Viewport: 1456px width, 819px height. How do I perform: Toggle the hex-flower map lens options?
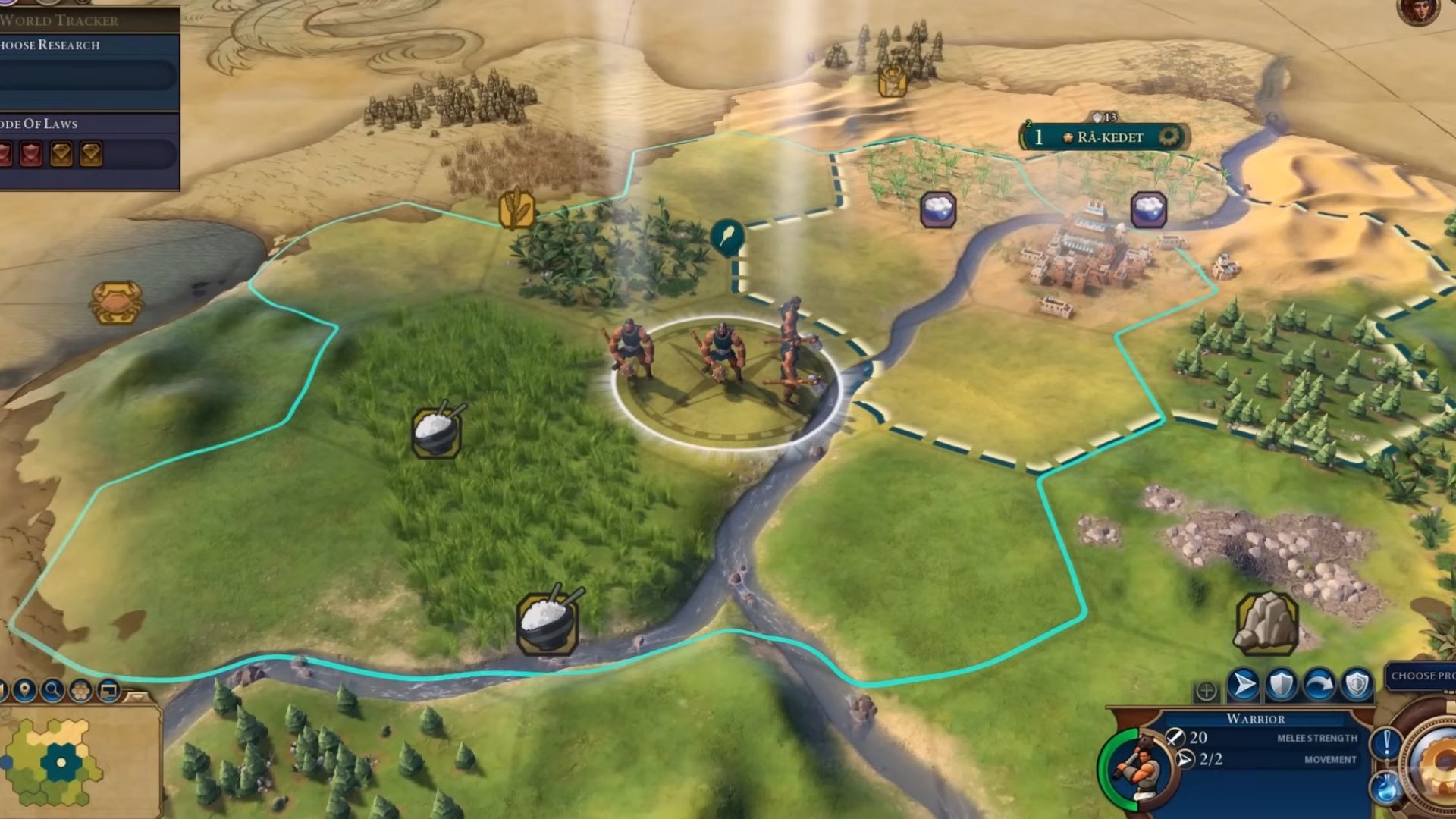tap(80, 690)
